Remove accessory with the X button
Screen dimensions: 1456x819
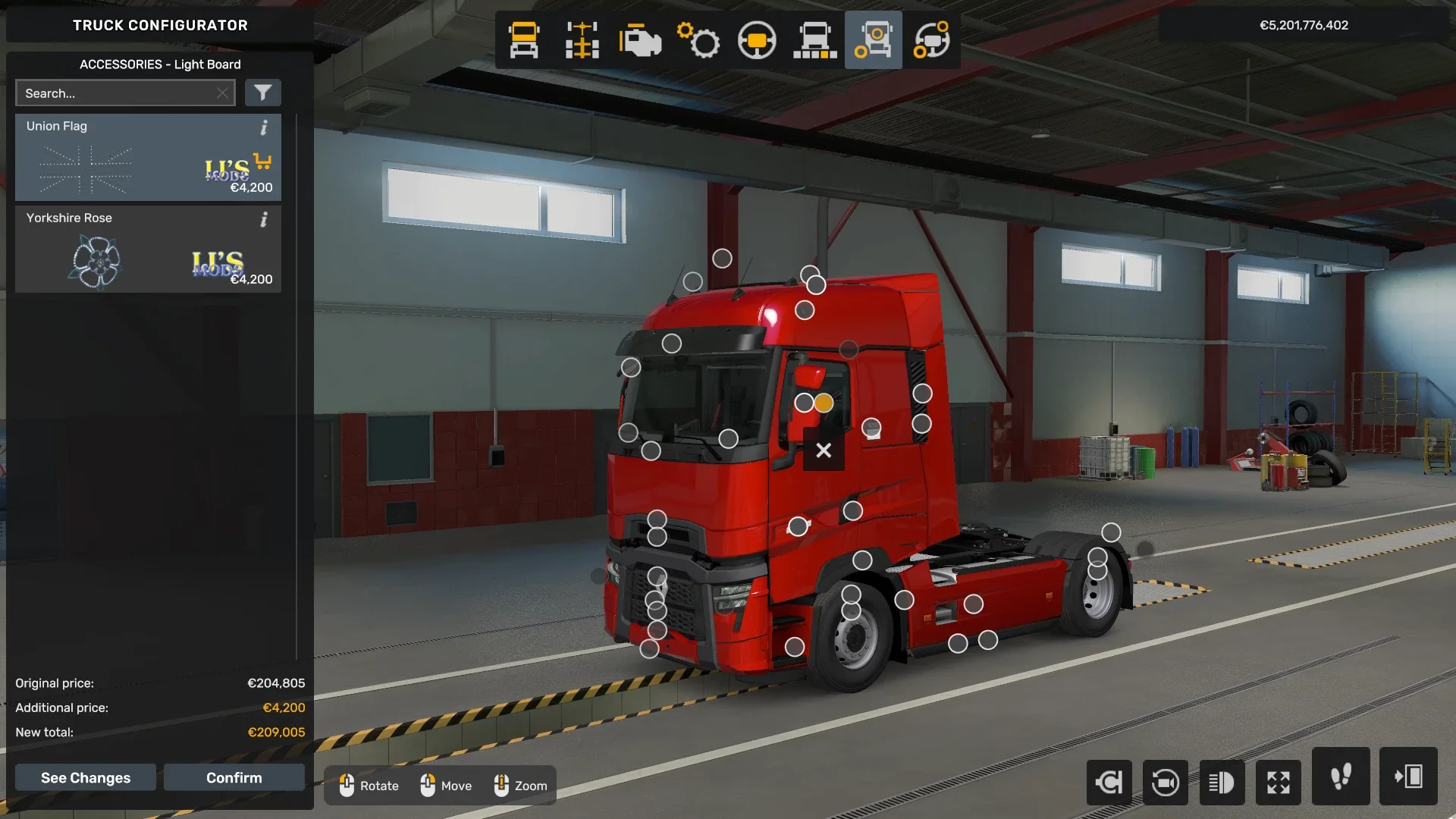coord(823,450)
